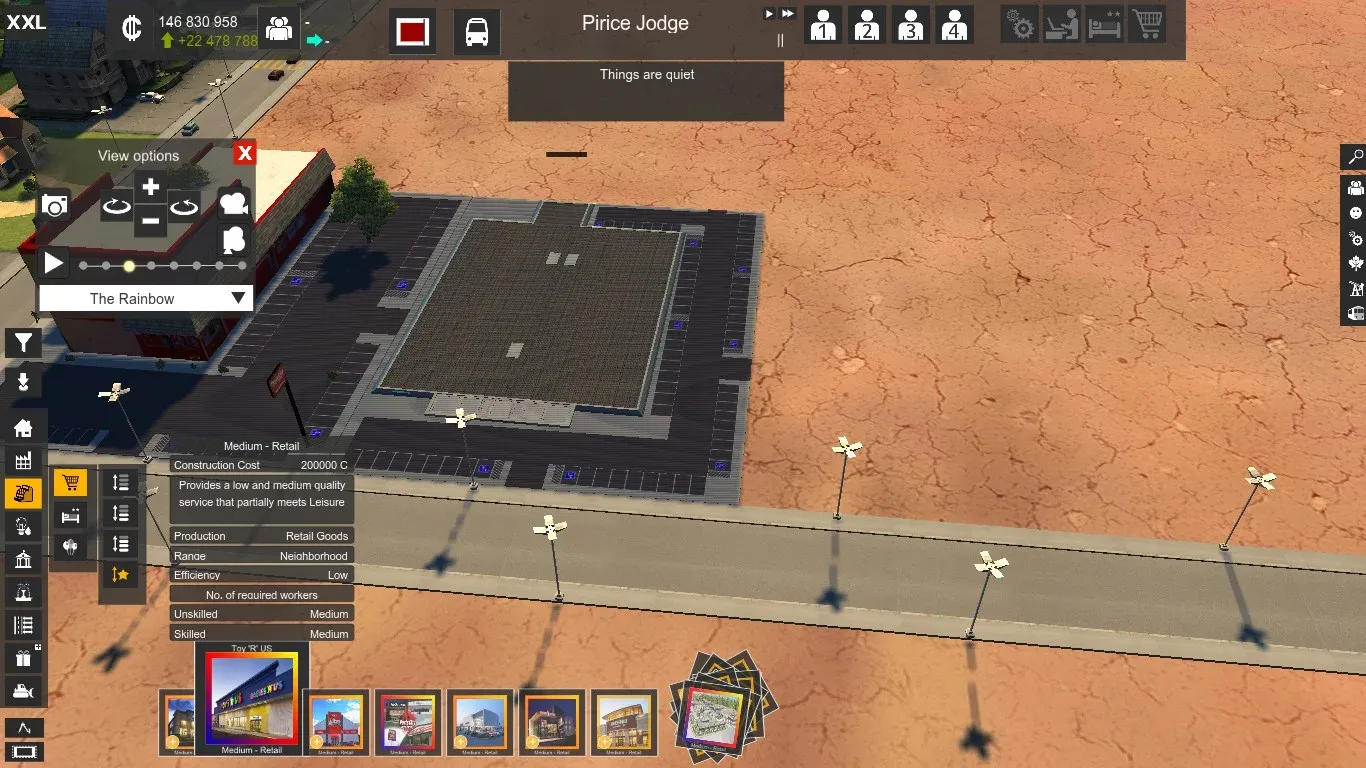Open the housing build category
Viewport: 1366px width, 768px height.
tap(23, 428)
